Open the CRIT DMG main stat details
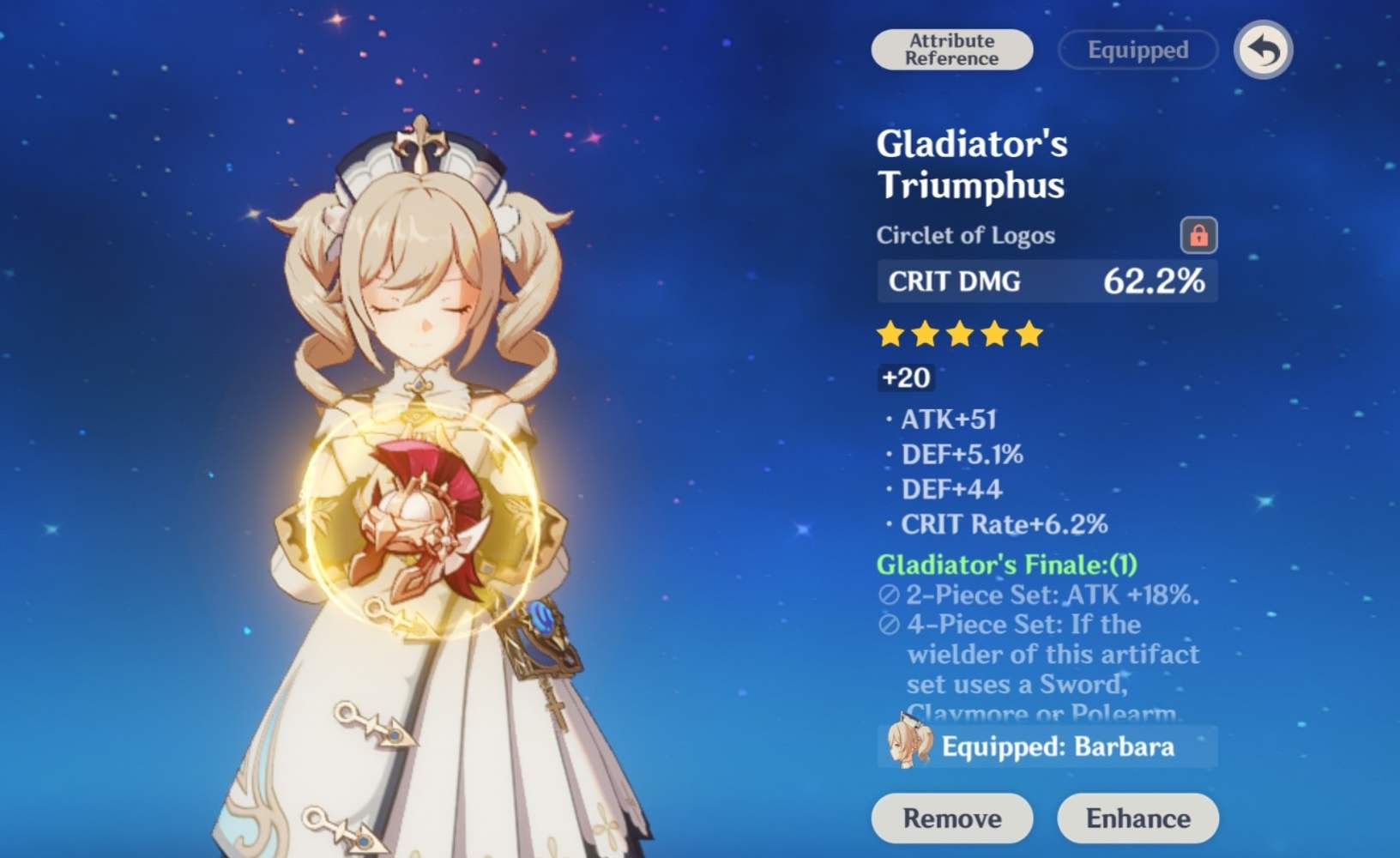1400x858 pixels. pos(1047,281)
